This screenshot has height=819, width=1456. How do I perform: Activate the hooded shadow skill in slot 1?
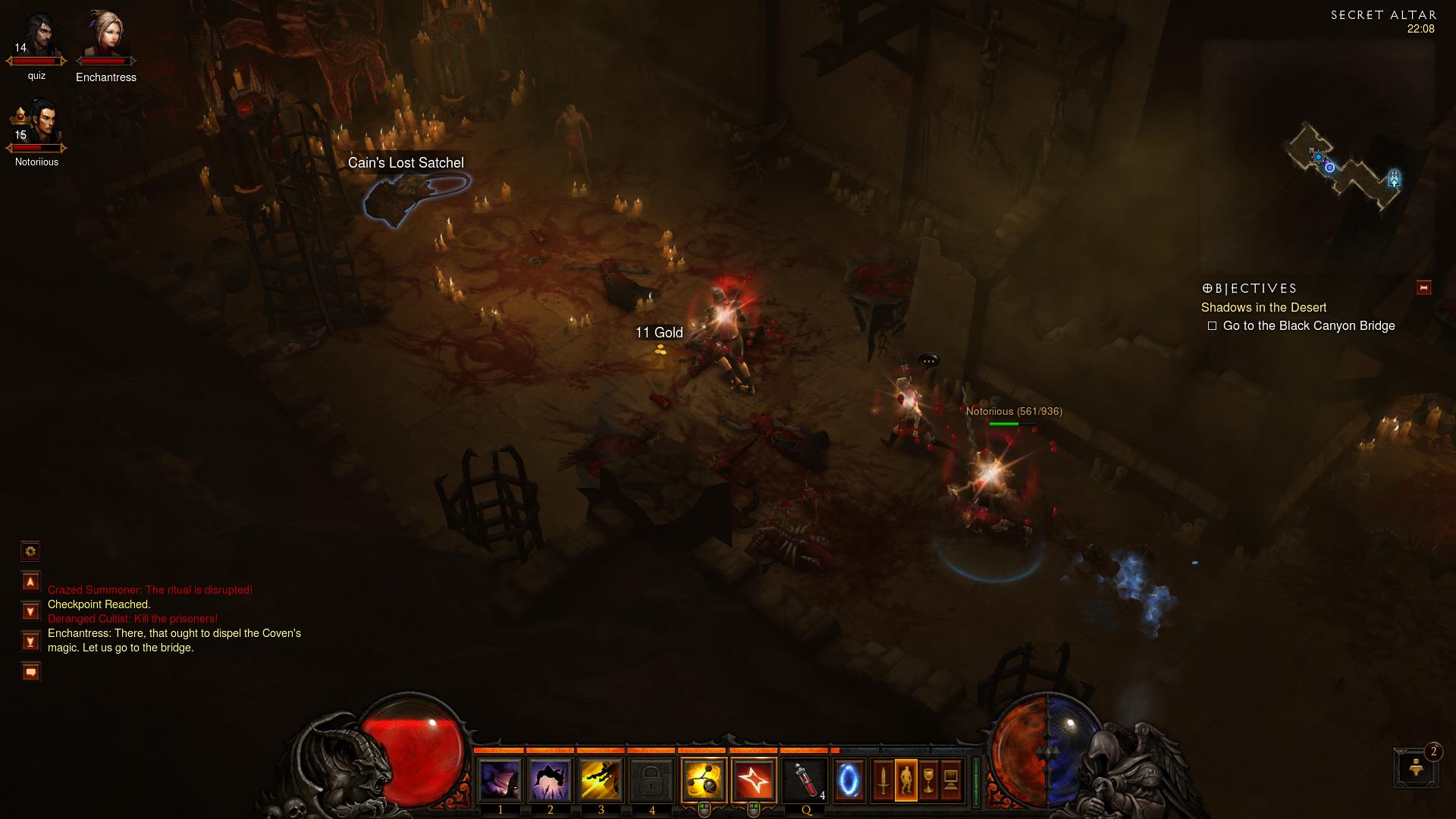pyautogui.click(x=500, y=780)
